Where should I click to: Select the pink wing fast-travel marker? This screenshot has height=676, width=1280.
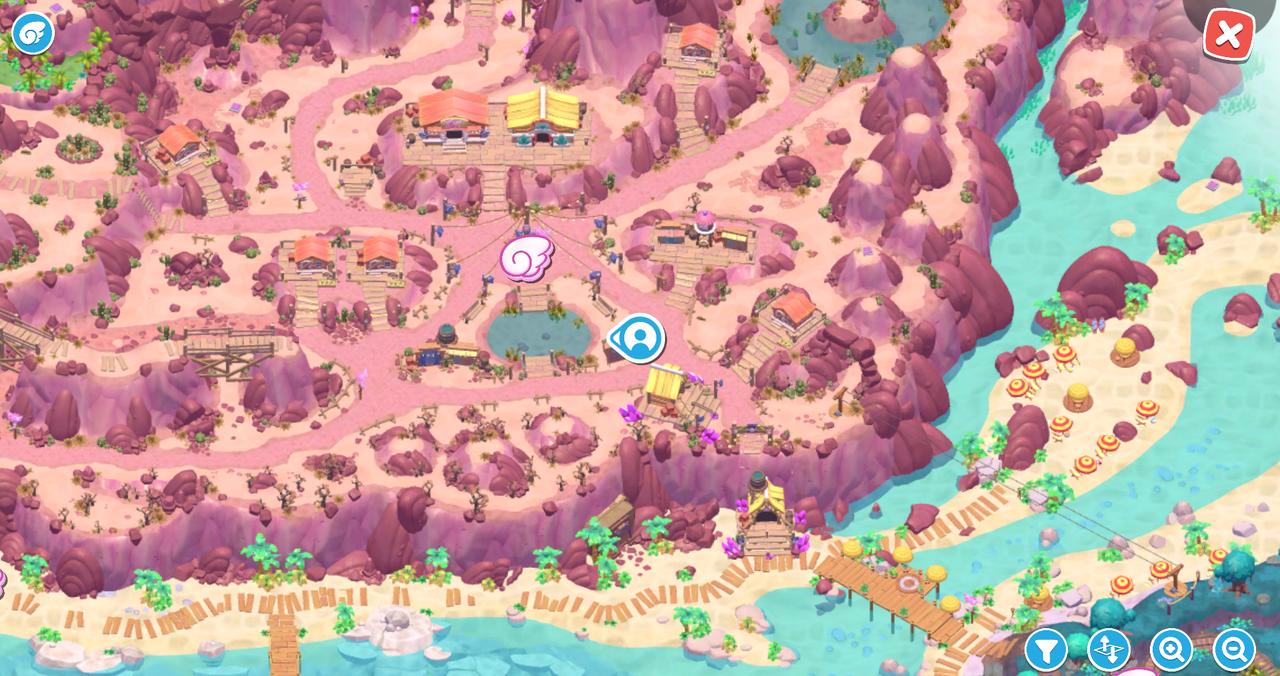(x=526, y=258)
